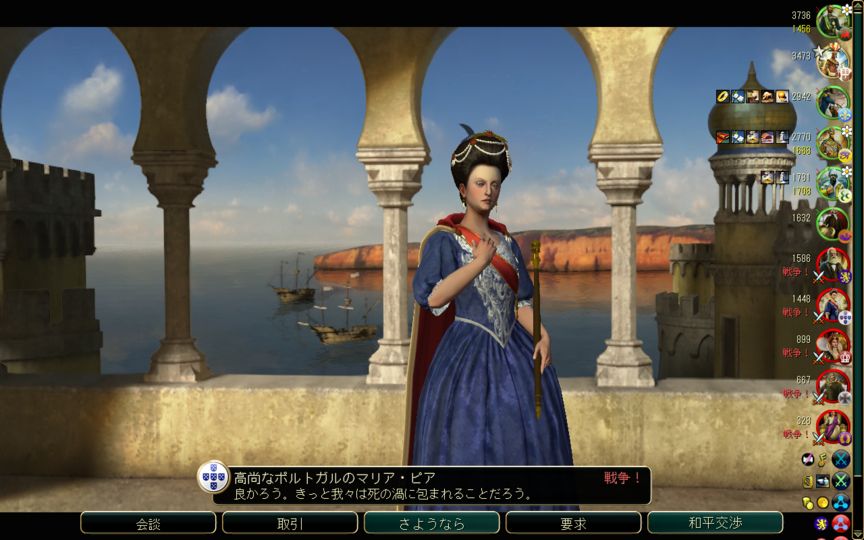
Task: Select the at-war leader portrait scoring 1448
Action: [832, 305]
